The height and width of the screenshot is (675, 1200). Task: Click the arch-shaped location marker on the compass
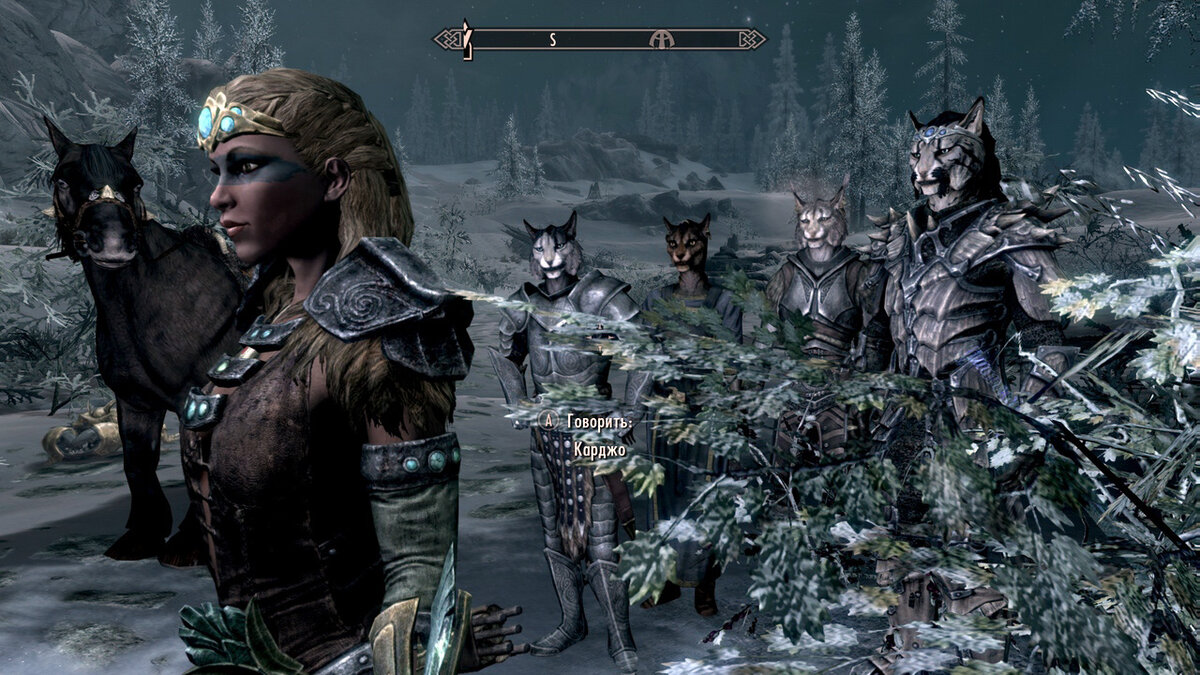661,39
